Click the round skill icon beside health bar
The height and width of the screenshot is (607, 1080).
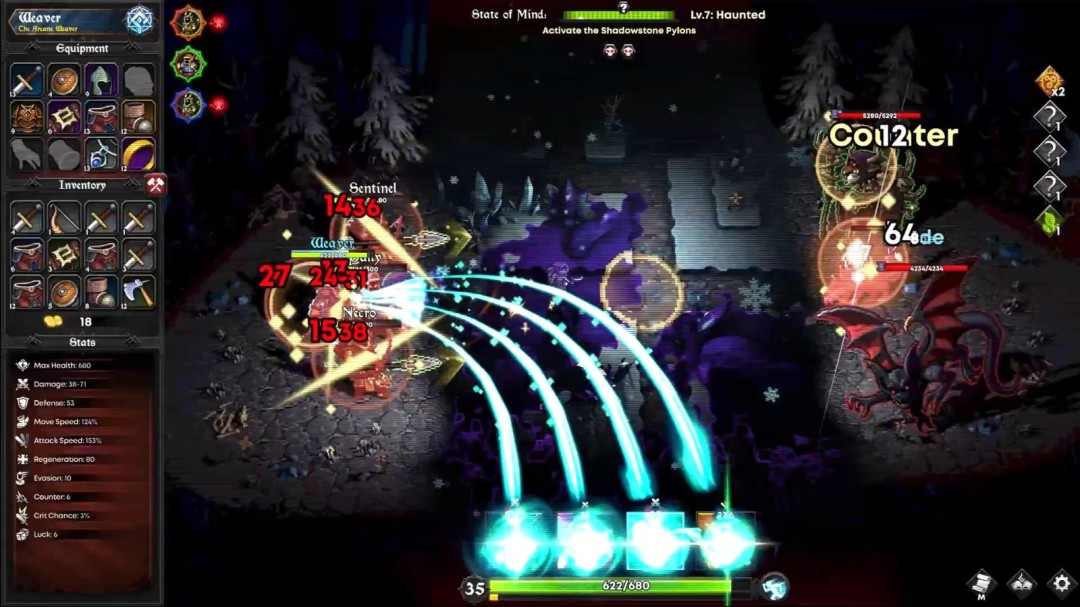click(x=773, y=587)
